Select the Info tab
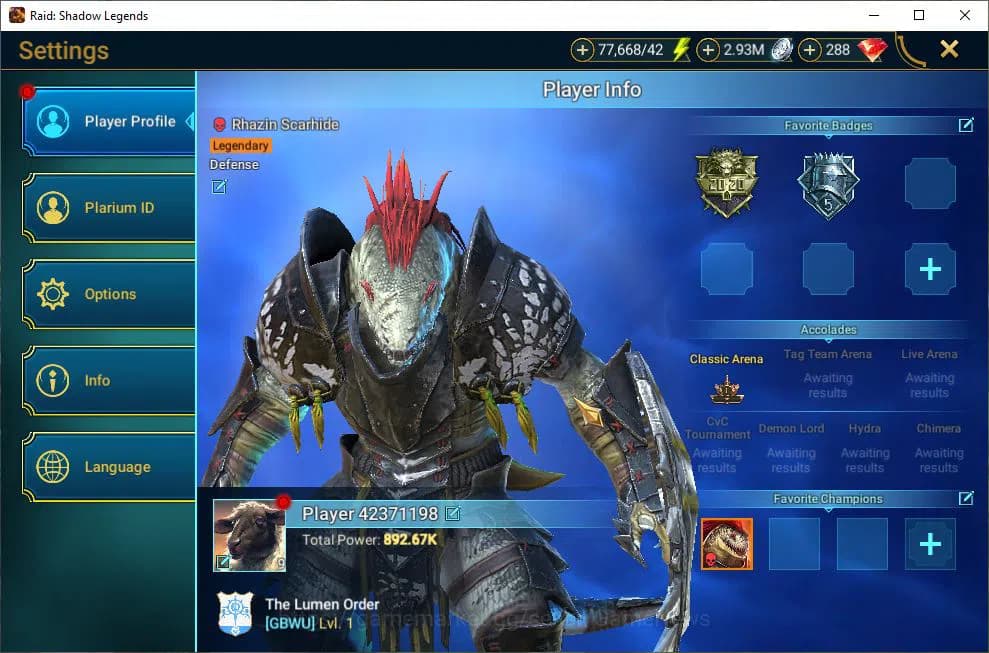989x653 pixels. click(x=108, y=380)
